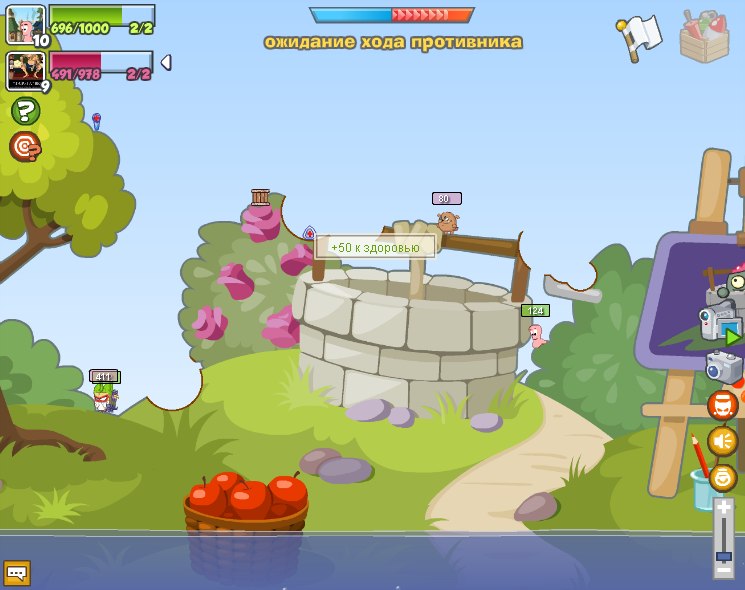Viewport: 745px width, 590px height.
Task: Click the orange music toggle button
Action: [x=723, y=405]
